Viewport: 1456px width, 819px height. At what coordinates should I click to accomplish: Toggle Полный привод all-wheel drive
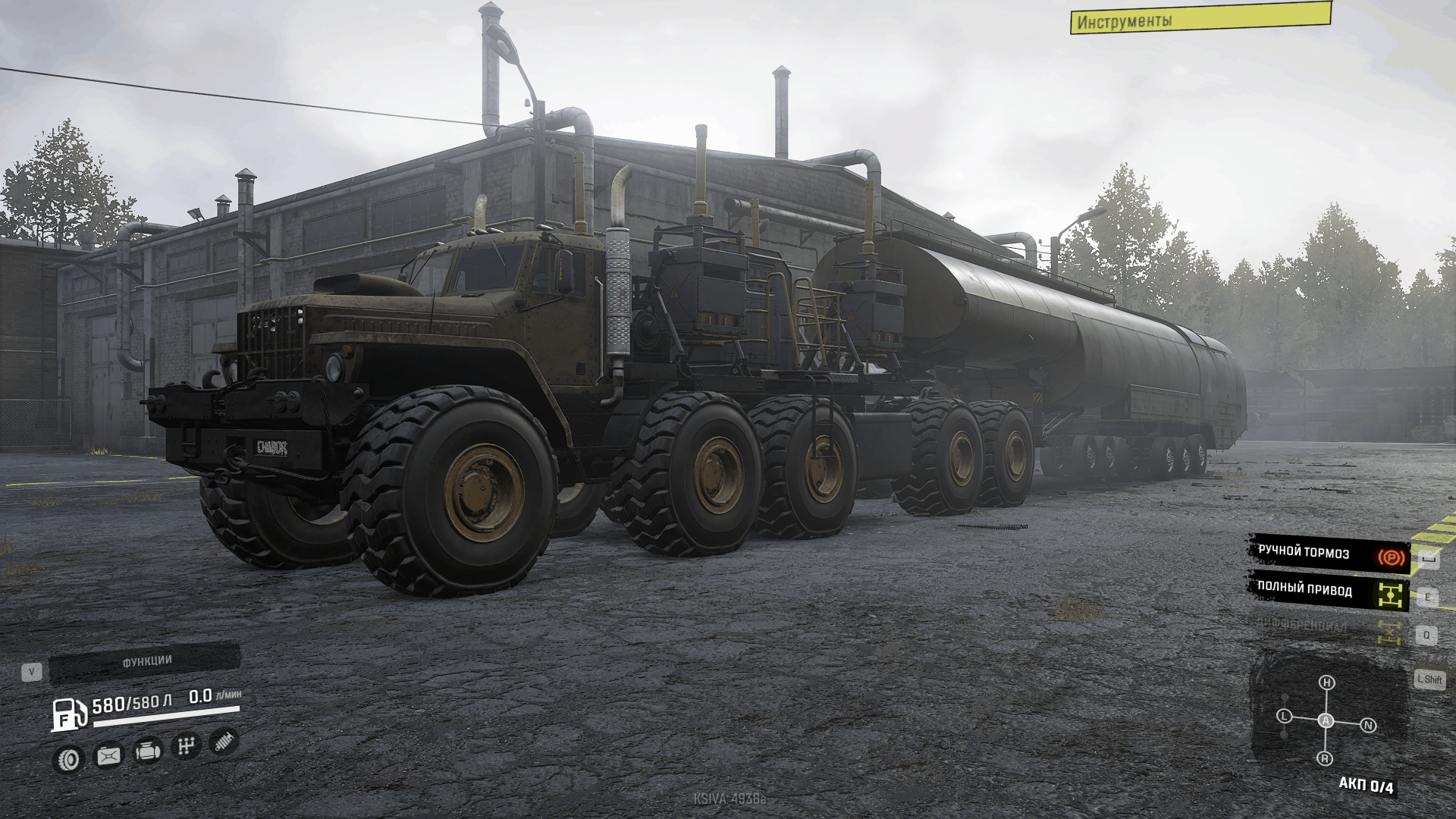1329,591
